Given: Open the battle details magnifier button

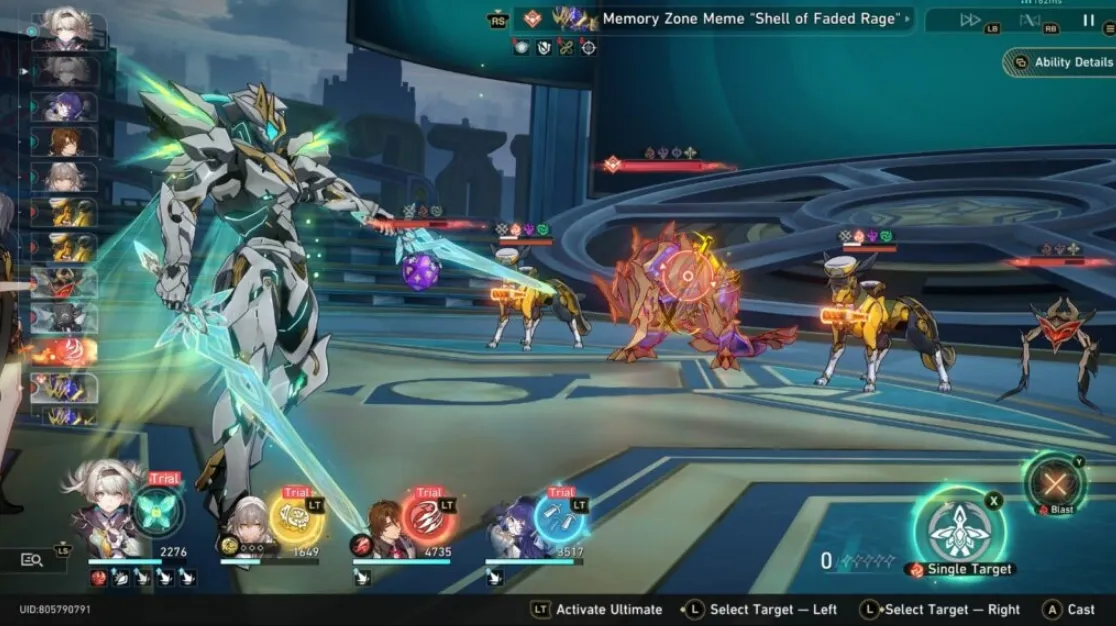Looking at the screenshot, I should pos(31,560).
